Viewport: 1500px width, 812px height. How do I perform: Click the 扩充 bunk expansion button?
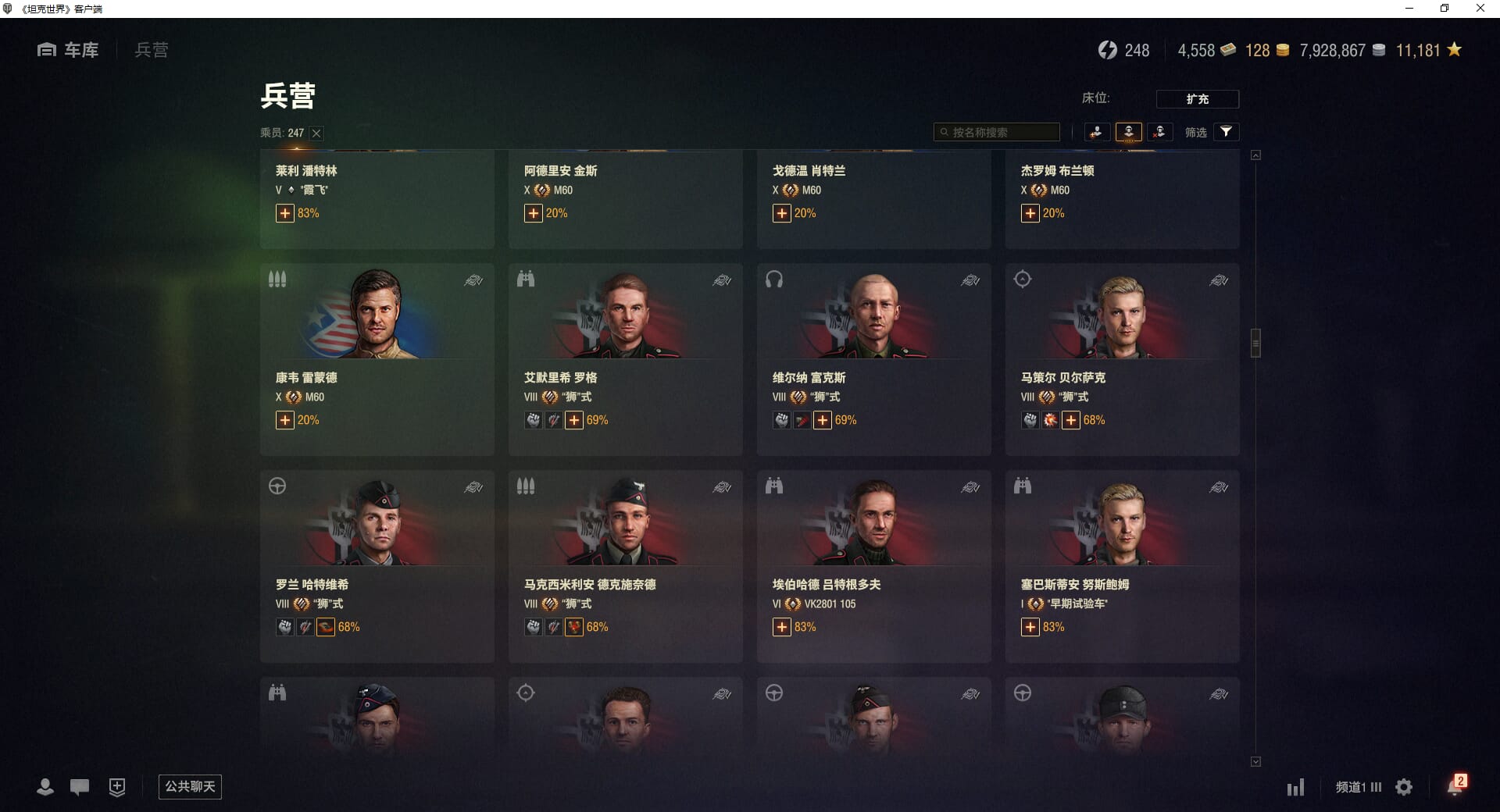(x=1197, y=99)
